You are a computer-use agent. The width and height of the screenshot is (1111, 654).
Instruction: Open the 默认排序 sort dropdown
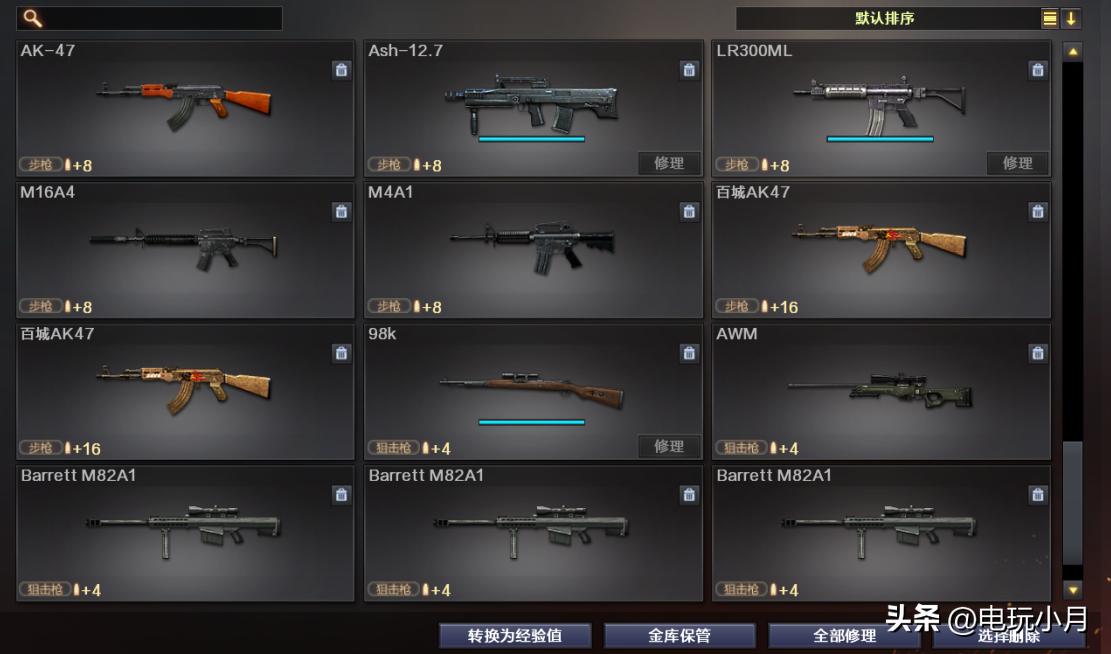click(x=885, y=18)
